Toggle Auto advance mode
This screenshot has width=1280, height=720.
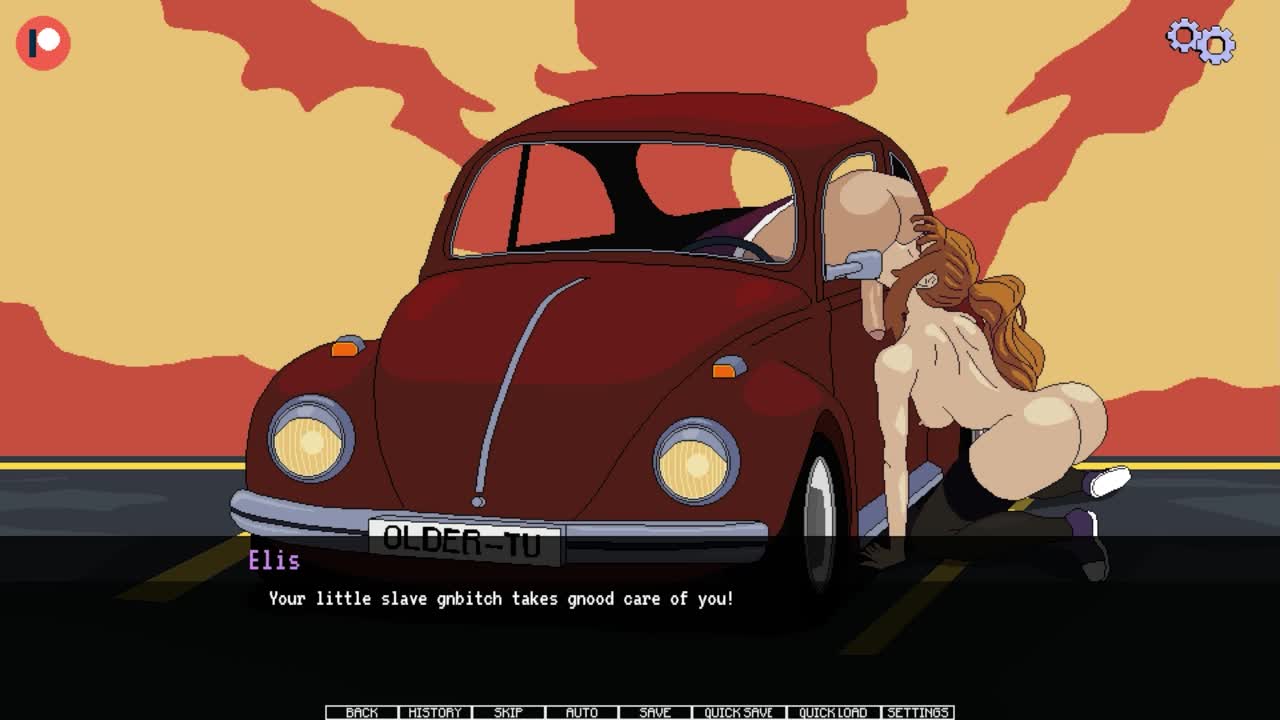(581, 712)
